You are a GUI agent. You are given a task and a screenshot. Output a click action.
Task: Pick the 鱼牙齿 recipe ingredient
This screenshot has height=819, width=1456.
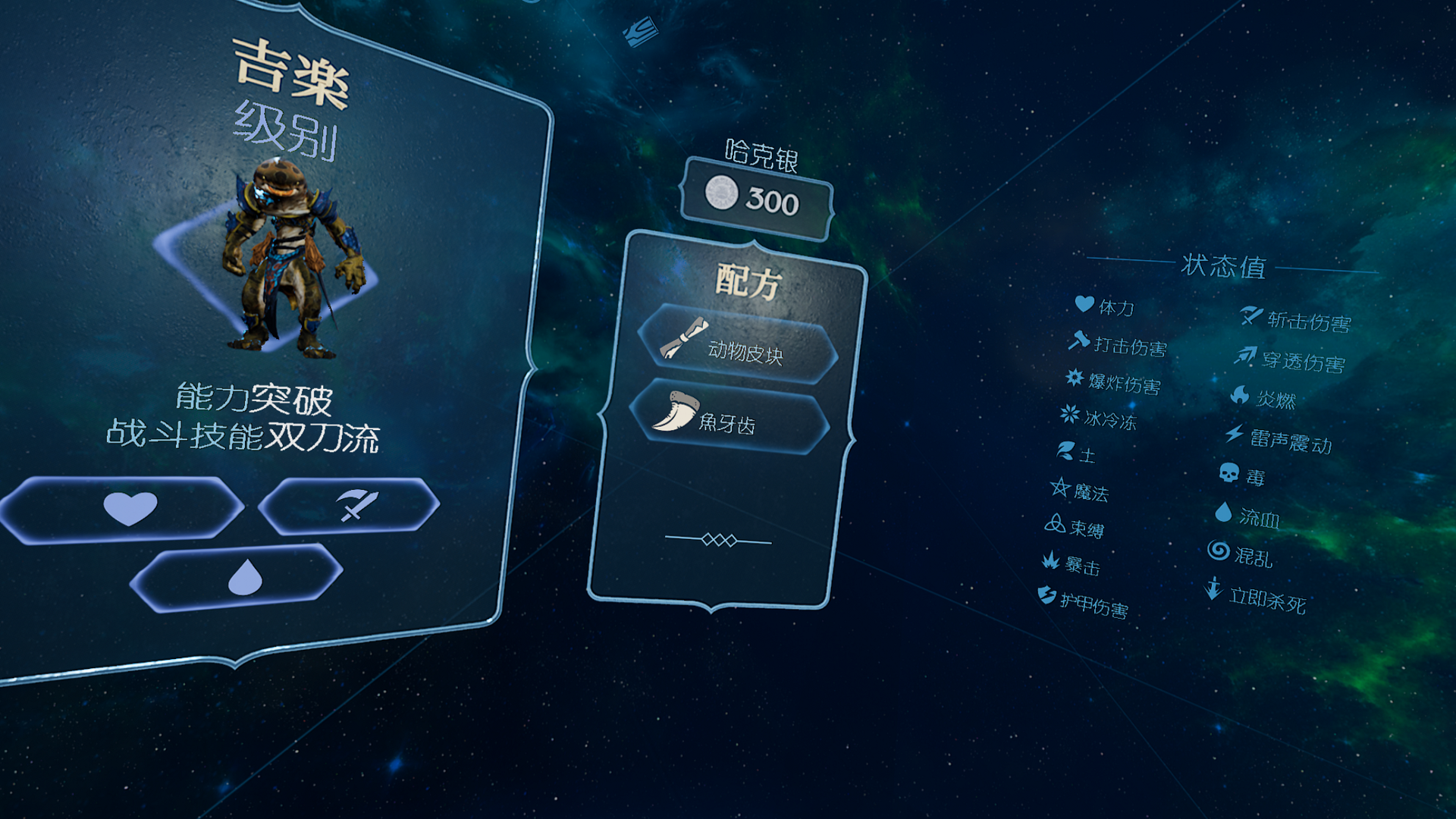click(730, 417)
